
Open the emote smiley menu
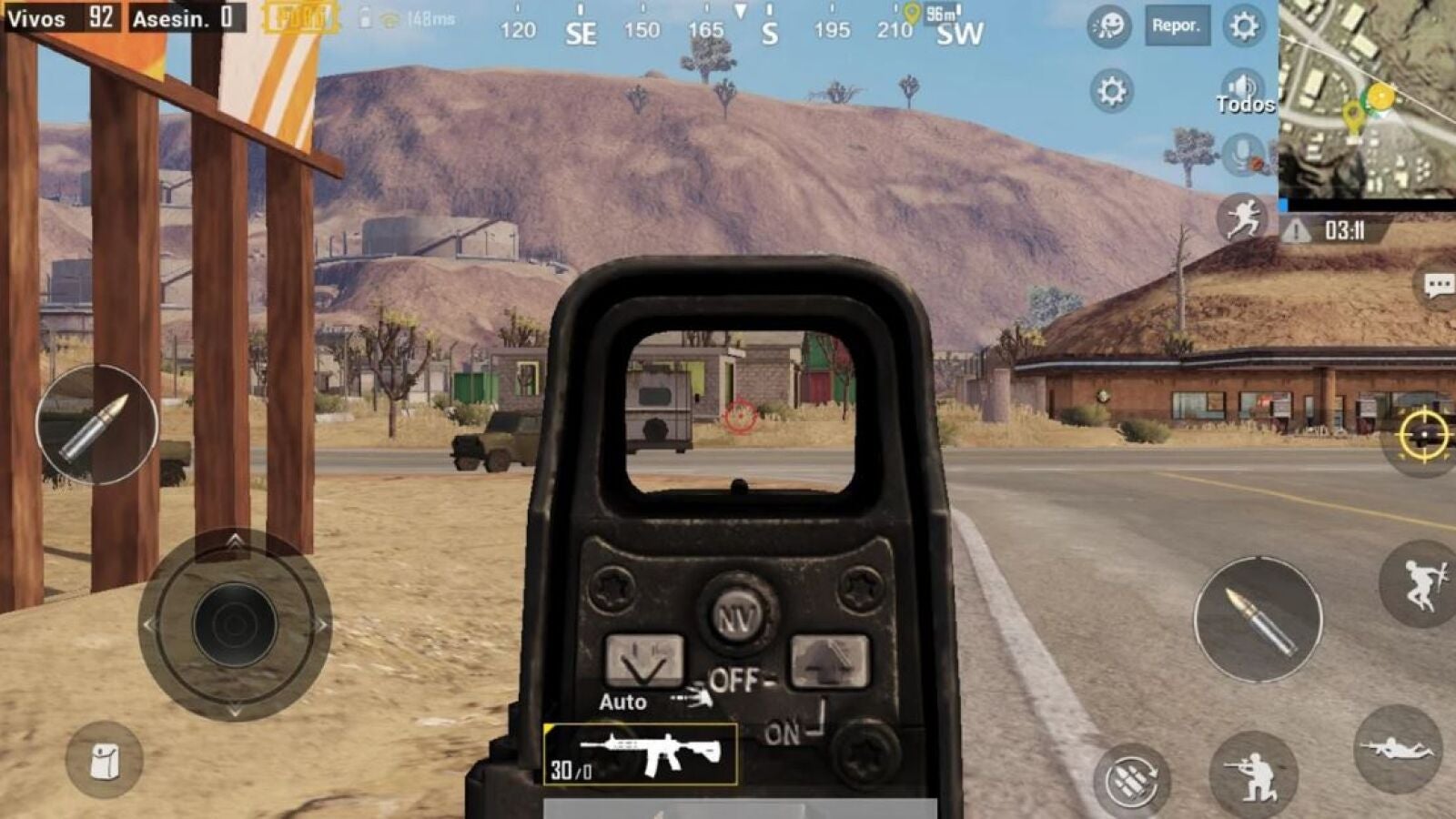coord(1109,26)
